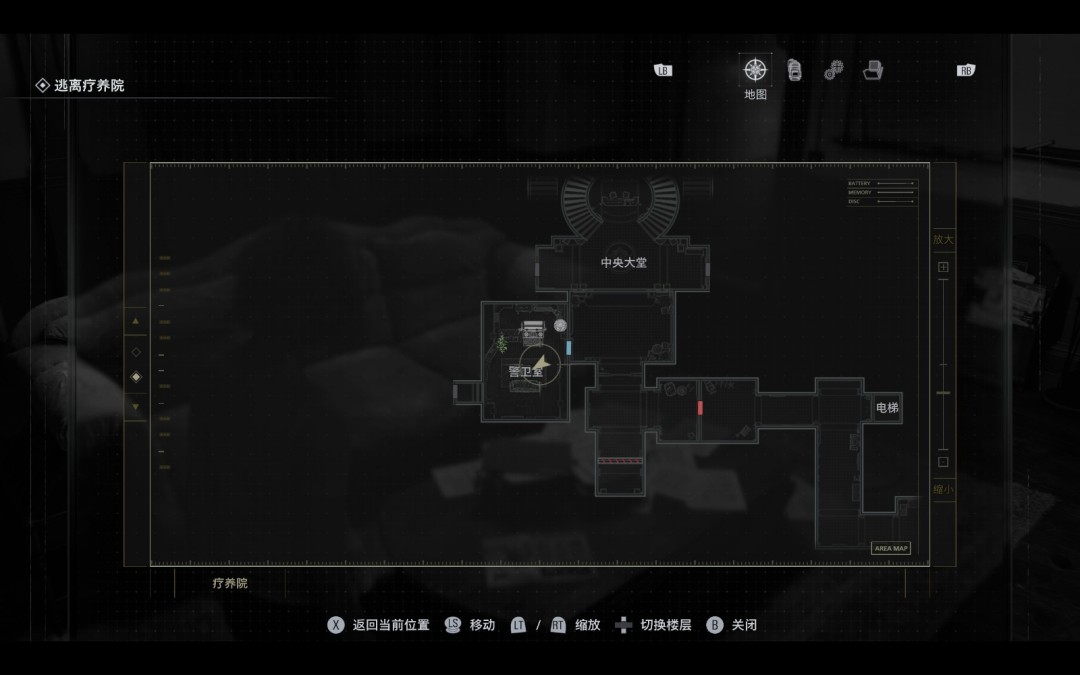
Task: Click the zoom-out minus button
Action: point(943,462)
